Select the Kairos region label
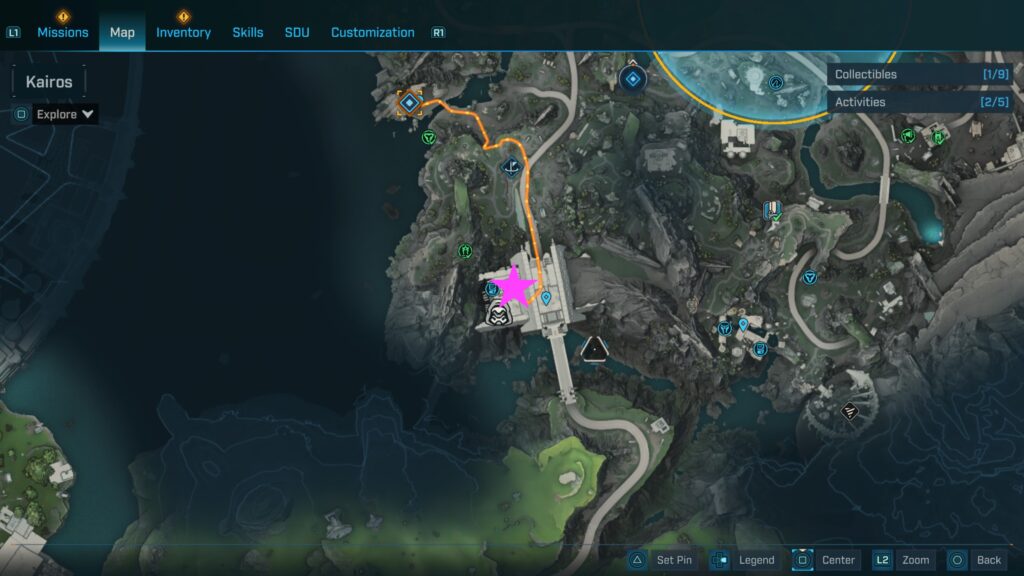Screen dimensions: 1024x576 (49, 82)
